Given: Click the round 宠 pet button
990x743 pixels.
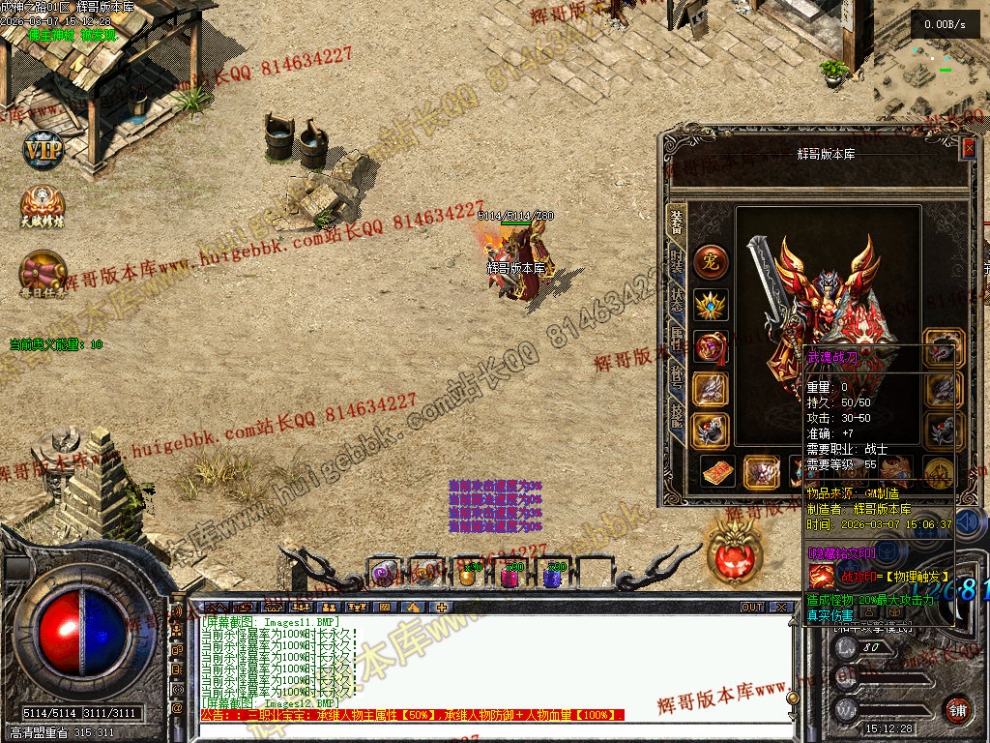Looking at the screenshot, I should pyautogui.click(x=711, y=261).
